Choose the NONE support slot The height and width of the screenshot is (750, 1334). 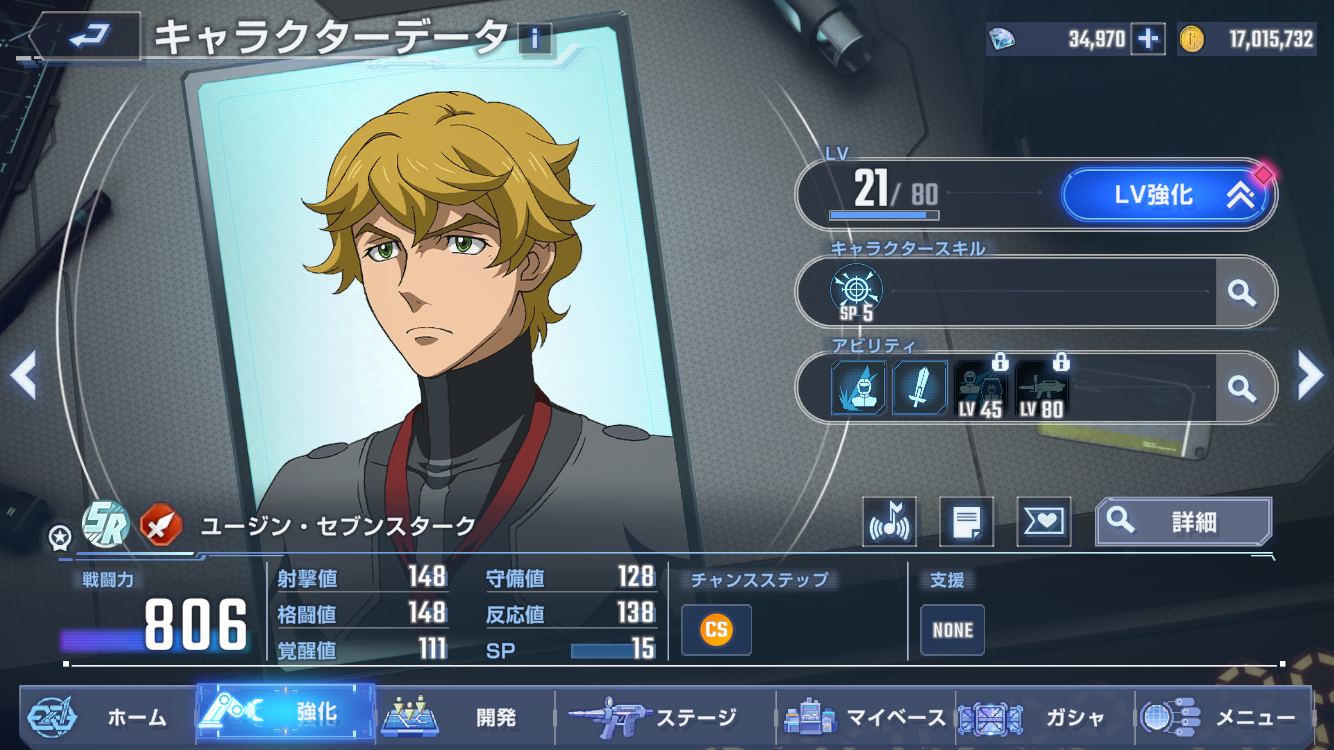tap(952, 630)
